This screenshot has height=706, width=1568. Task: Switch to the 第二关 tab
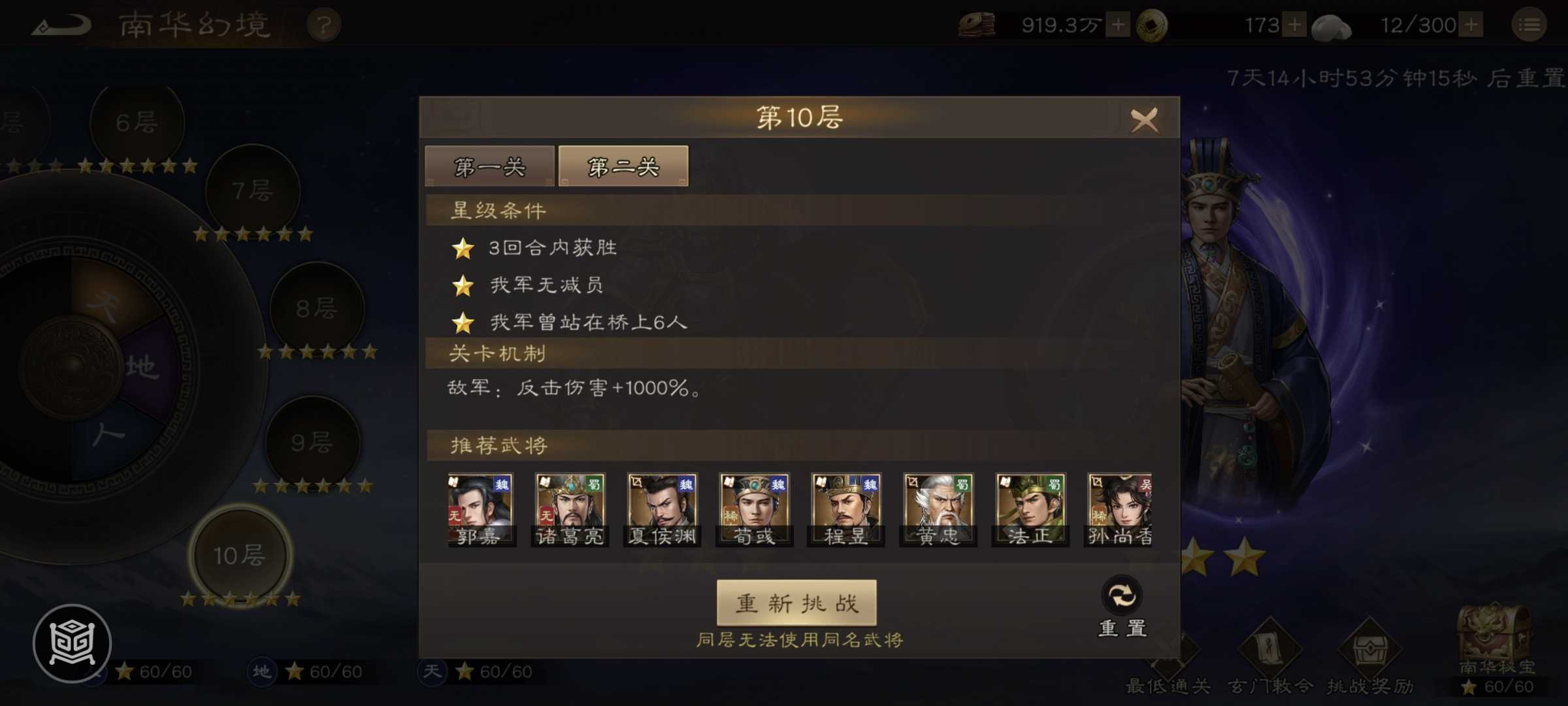coord(623,166)
